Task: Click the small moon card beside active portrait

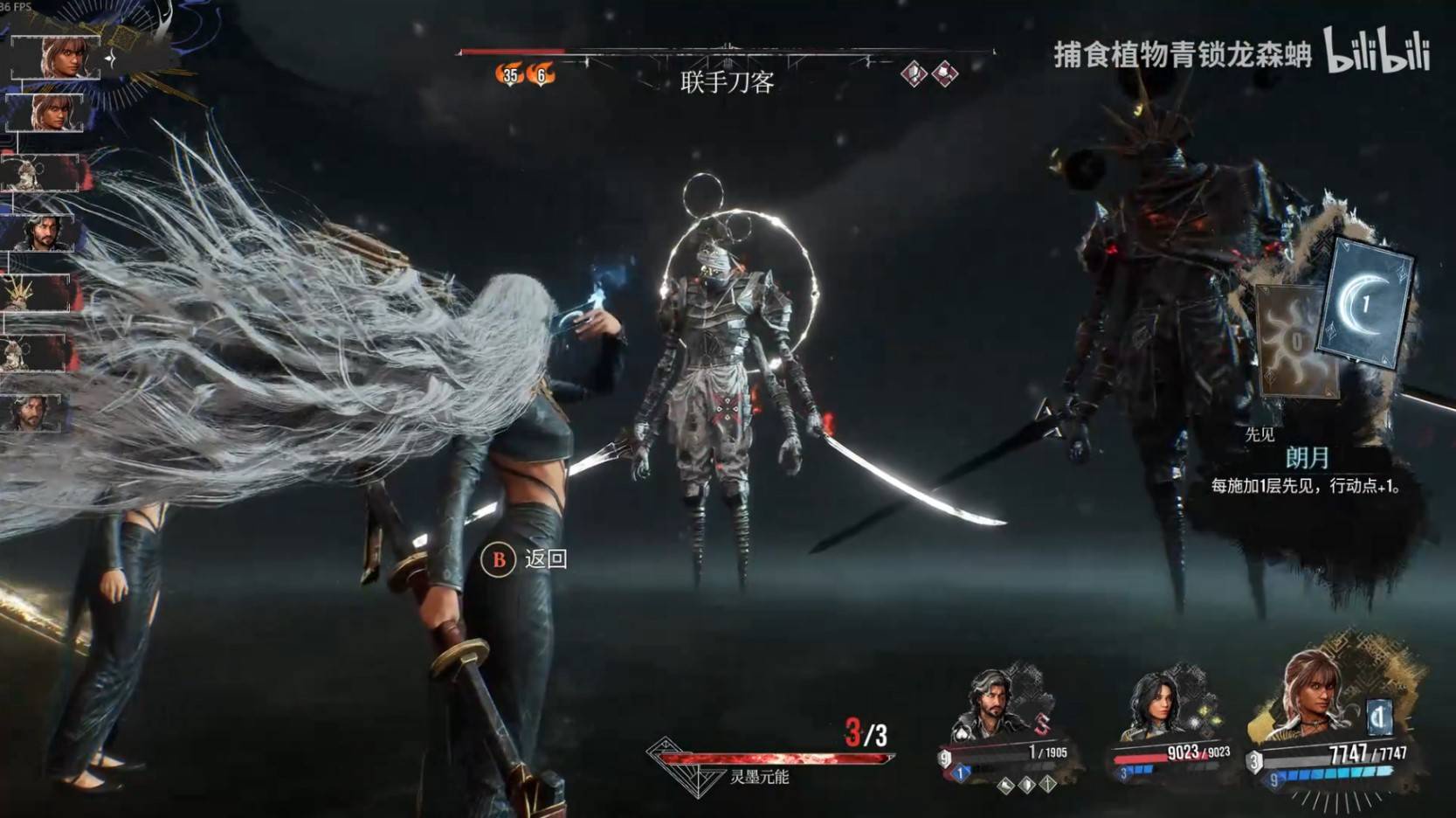Action: [1378, 718]
